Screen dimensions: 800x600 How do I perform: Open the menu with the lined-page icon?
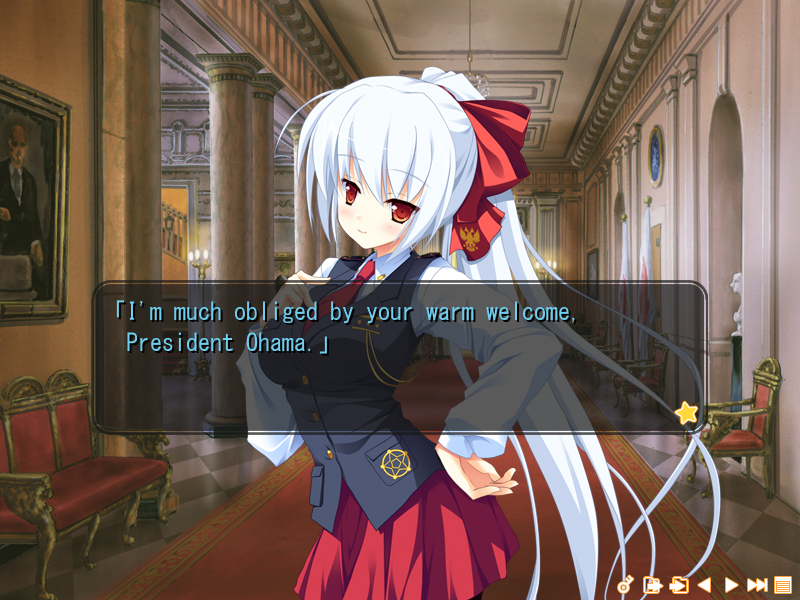783,585
